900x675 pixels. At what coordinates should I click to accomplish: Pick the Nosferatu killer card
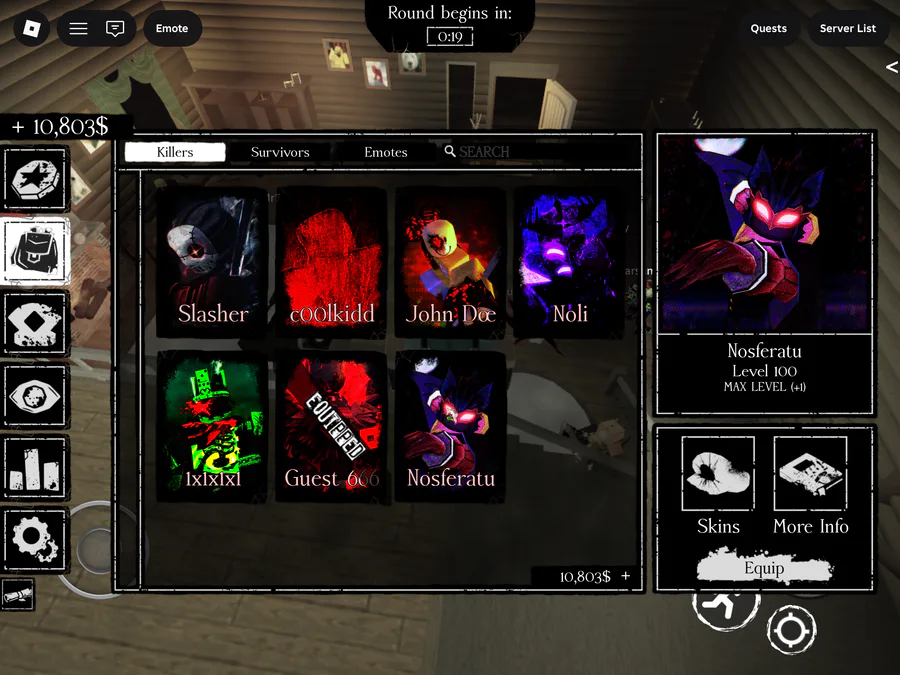coord(450,427)
